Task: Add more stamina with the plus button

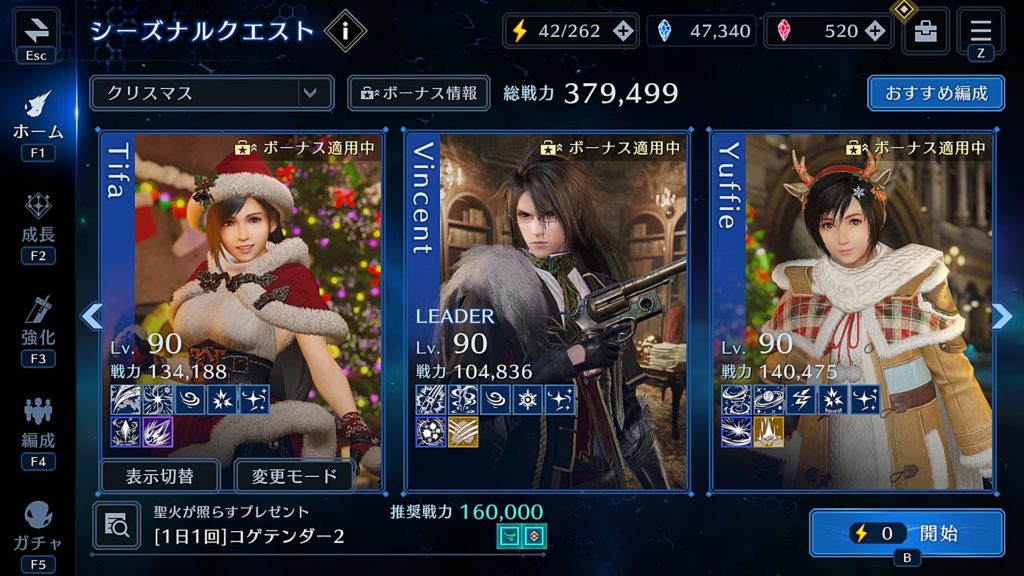Action: point(622,31)
